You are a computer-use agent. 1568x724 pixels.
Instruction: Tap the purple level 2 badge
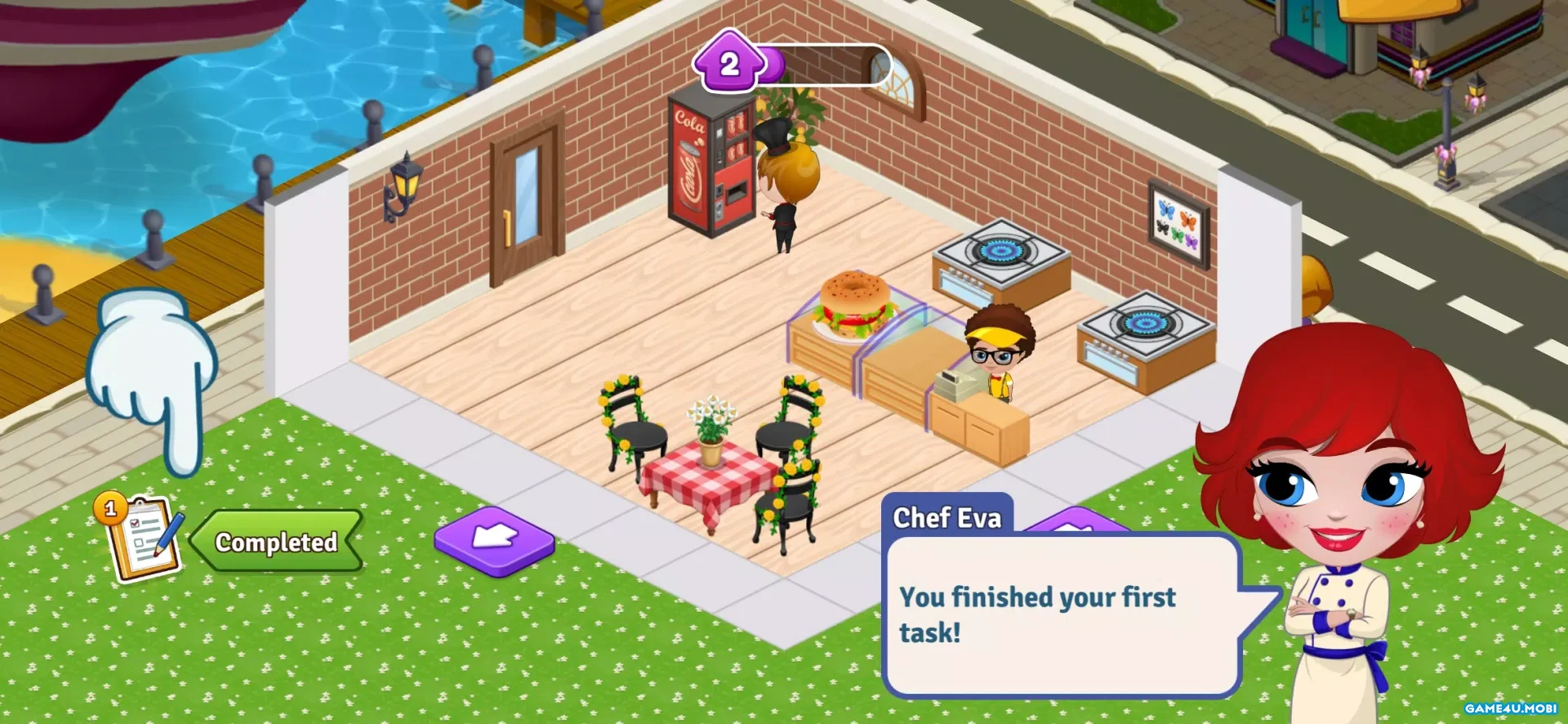coord(729,65)
